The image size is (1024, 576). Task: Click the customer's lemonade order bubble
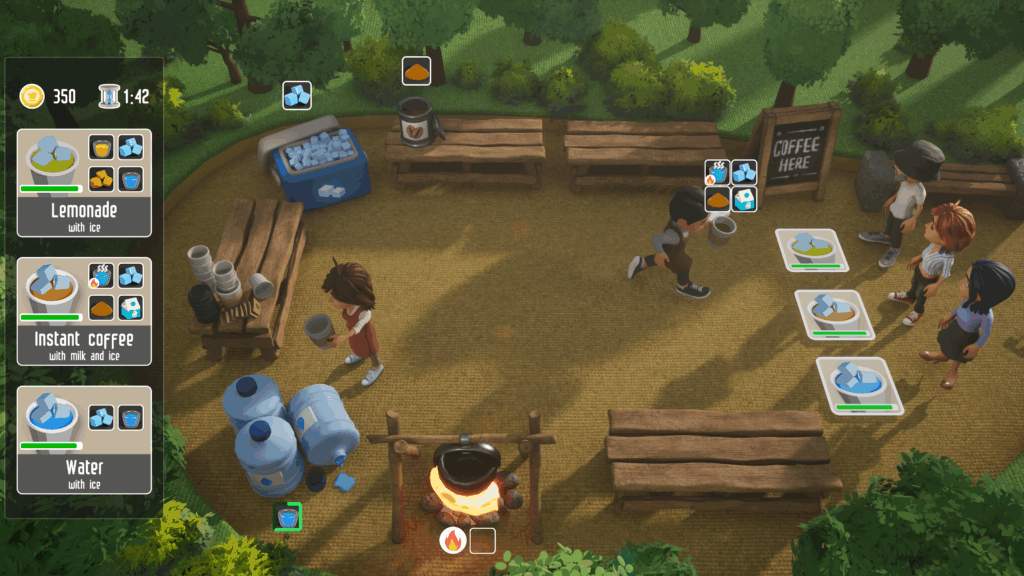point(811,250)
